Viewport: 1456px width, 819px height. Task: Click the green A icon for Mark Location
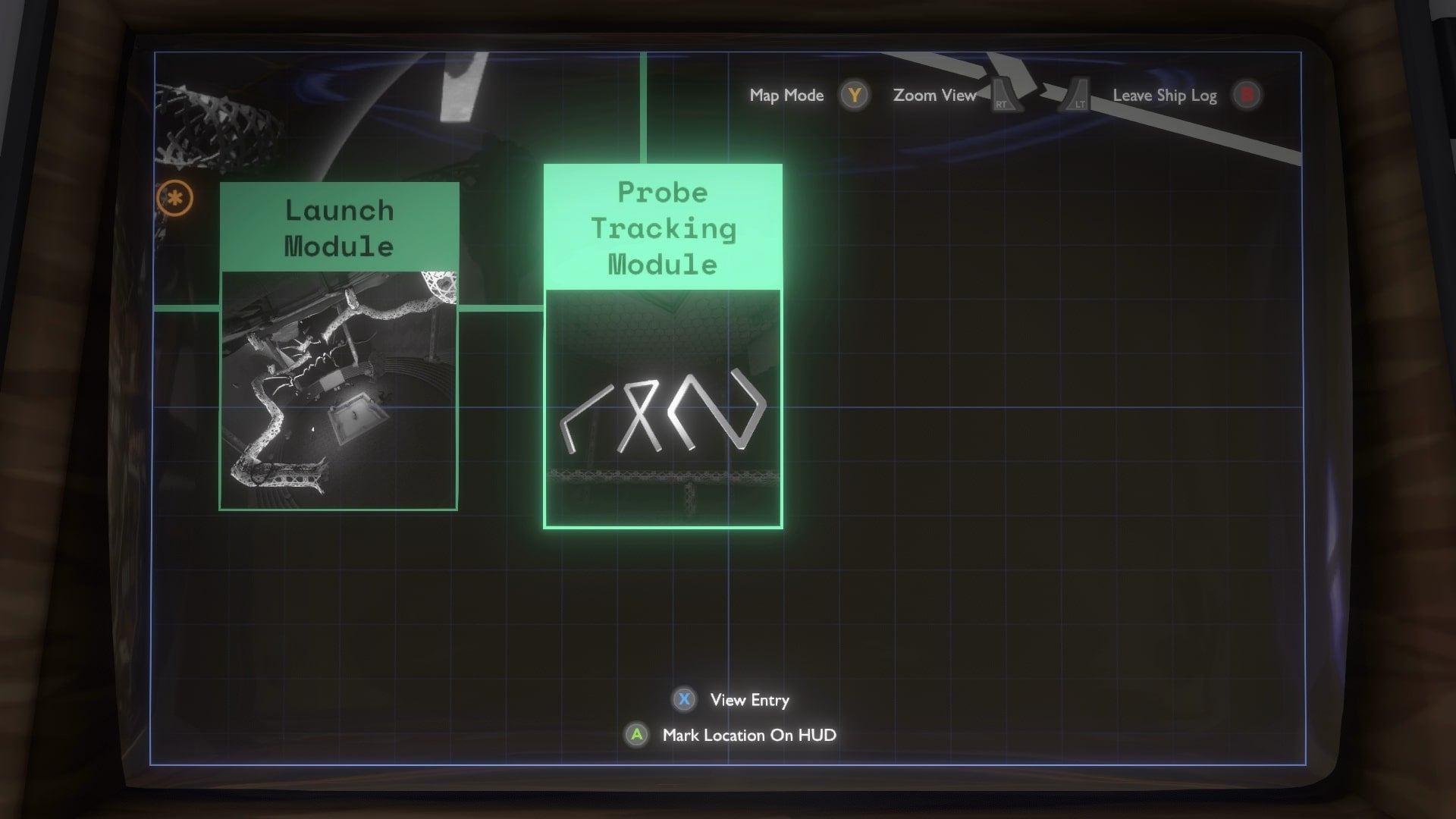tap(635, 735)
